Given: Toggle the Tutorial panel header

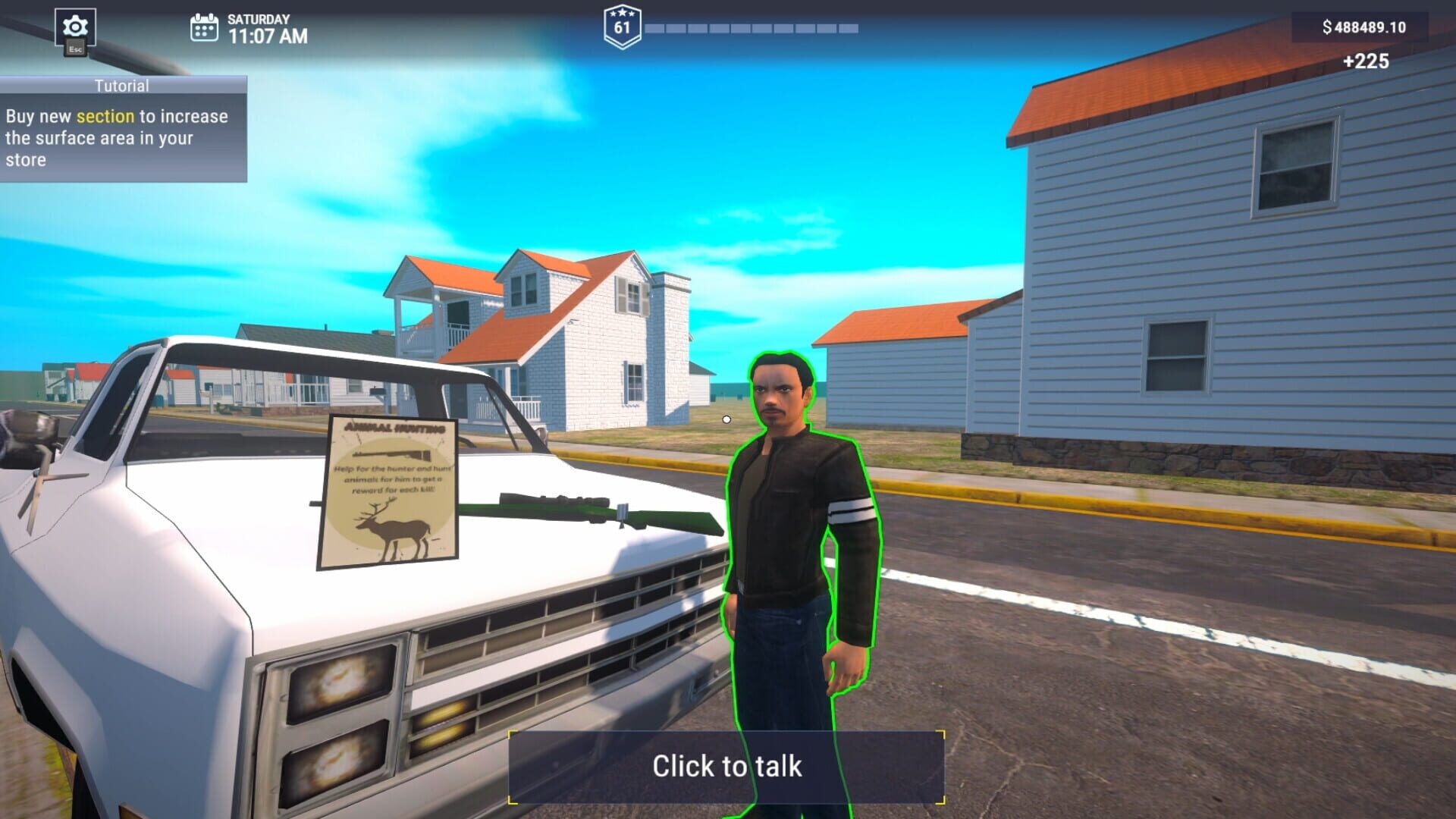Looking at the screenshot, I should (121, 86).
